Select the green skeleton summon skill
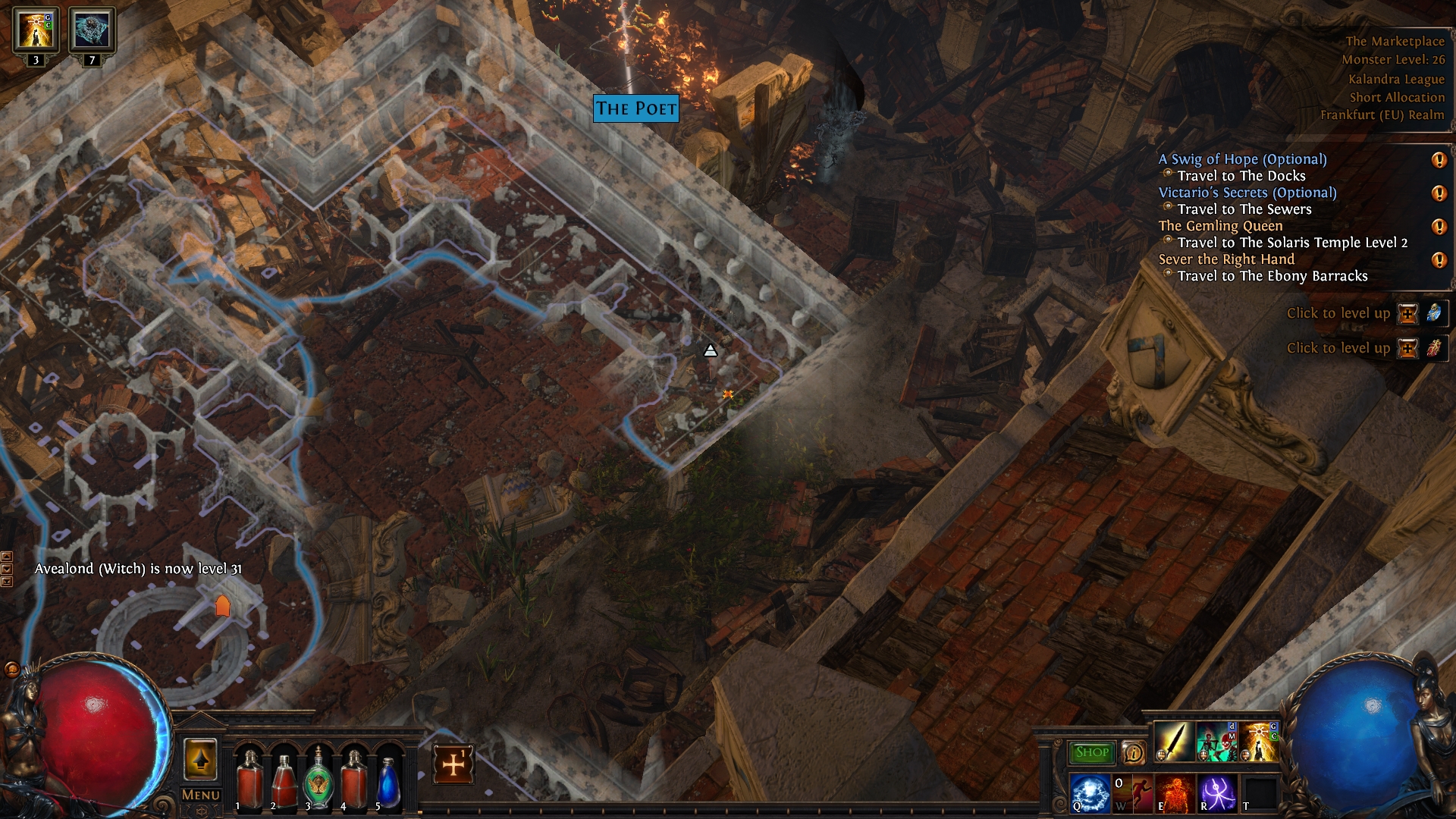This screenshot has width=1456, height=819. click(1216, 742)
